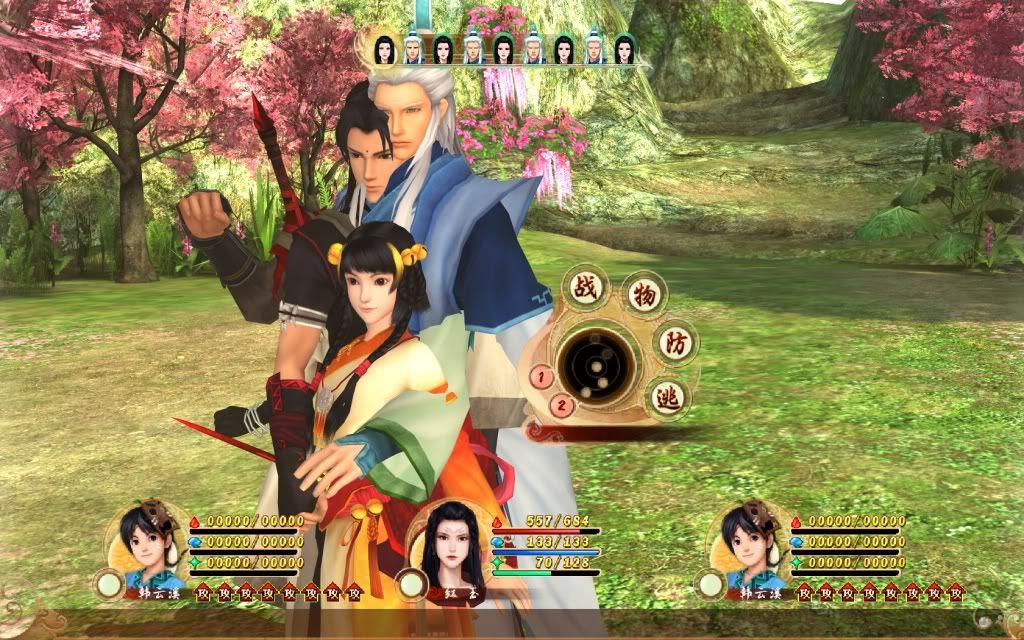Click the pink number 2 button

[x=562, y=405]
